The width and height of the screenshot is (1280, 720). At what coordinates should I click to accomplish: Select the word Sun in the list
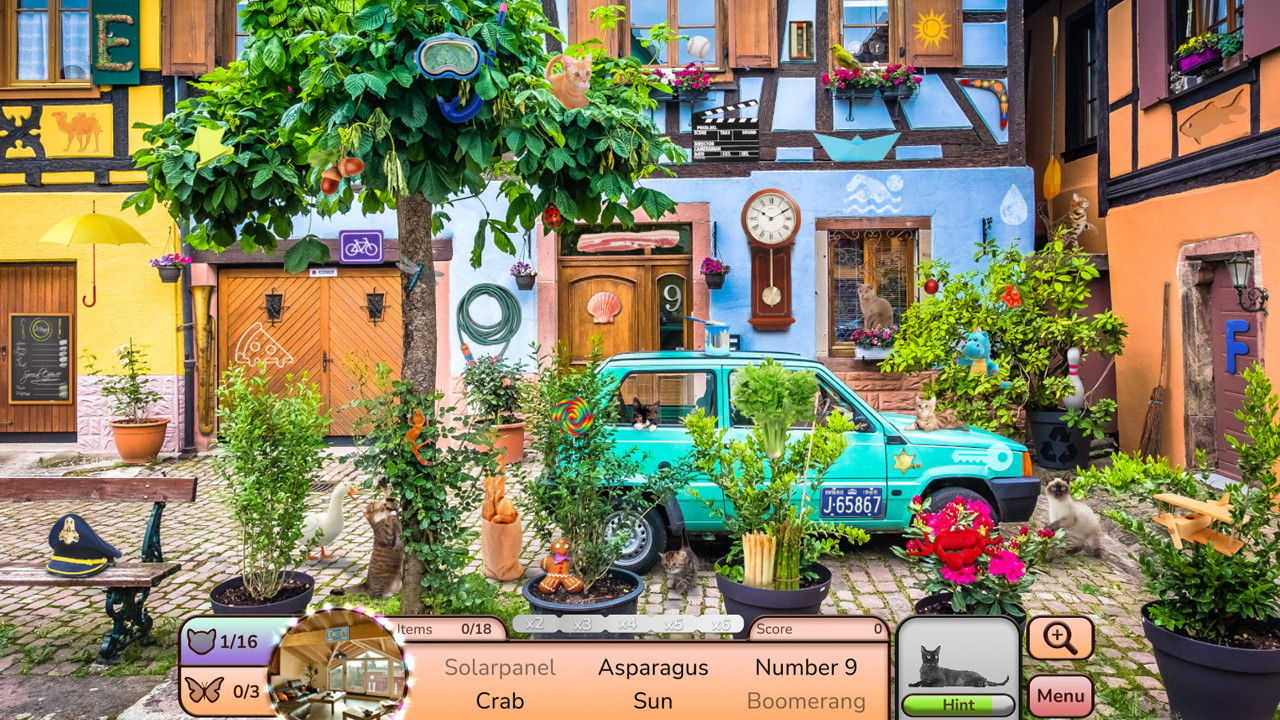[653, 701]
